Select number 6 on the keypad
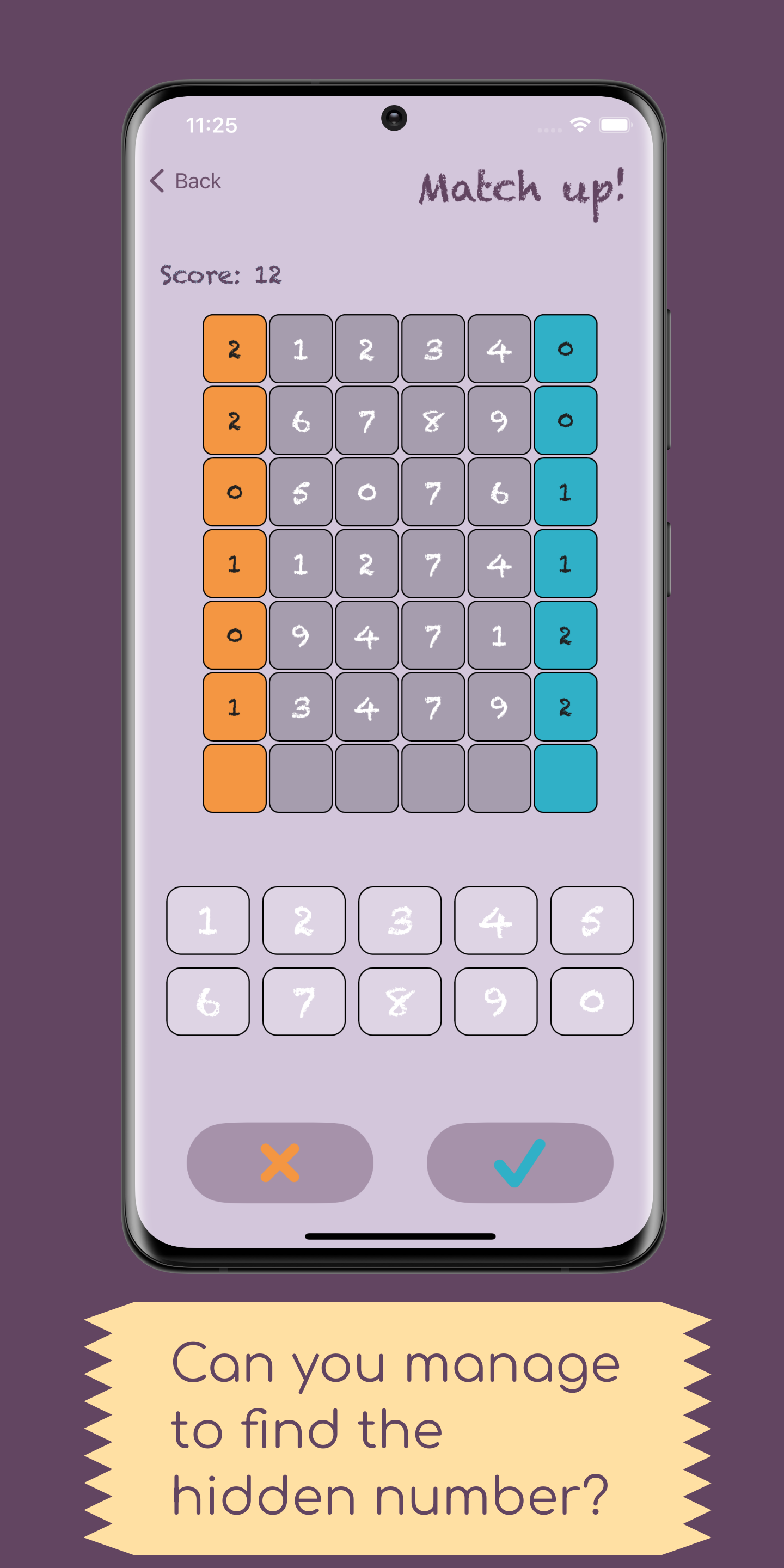 click(207, 1001)
